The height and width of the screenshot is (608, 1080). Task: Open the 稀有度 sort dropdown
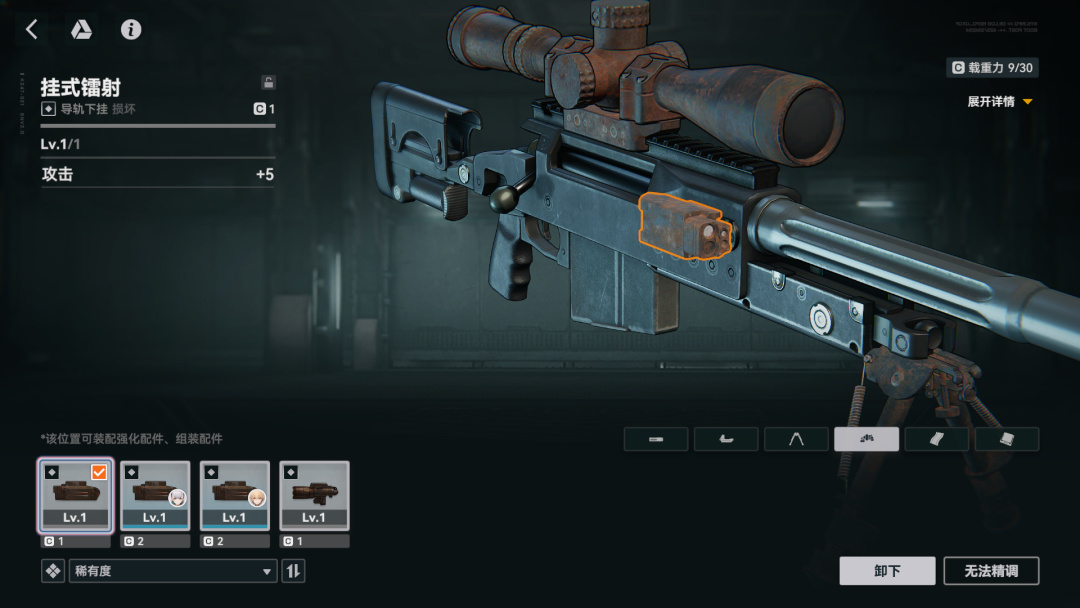pos(172,571)
